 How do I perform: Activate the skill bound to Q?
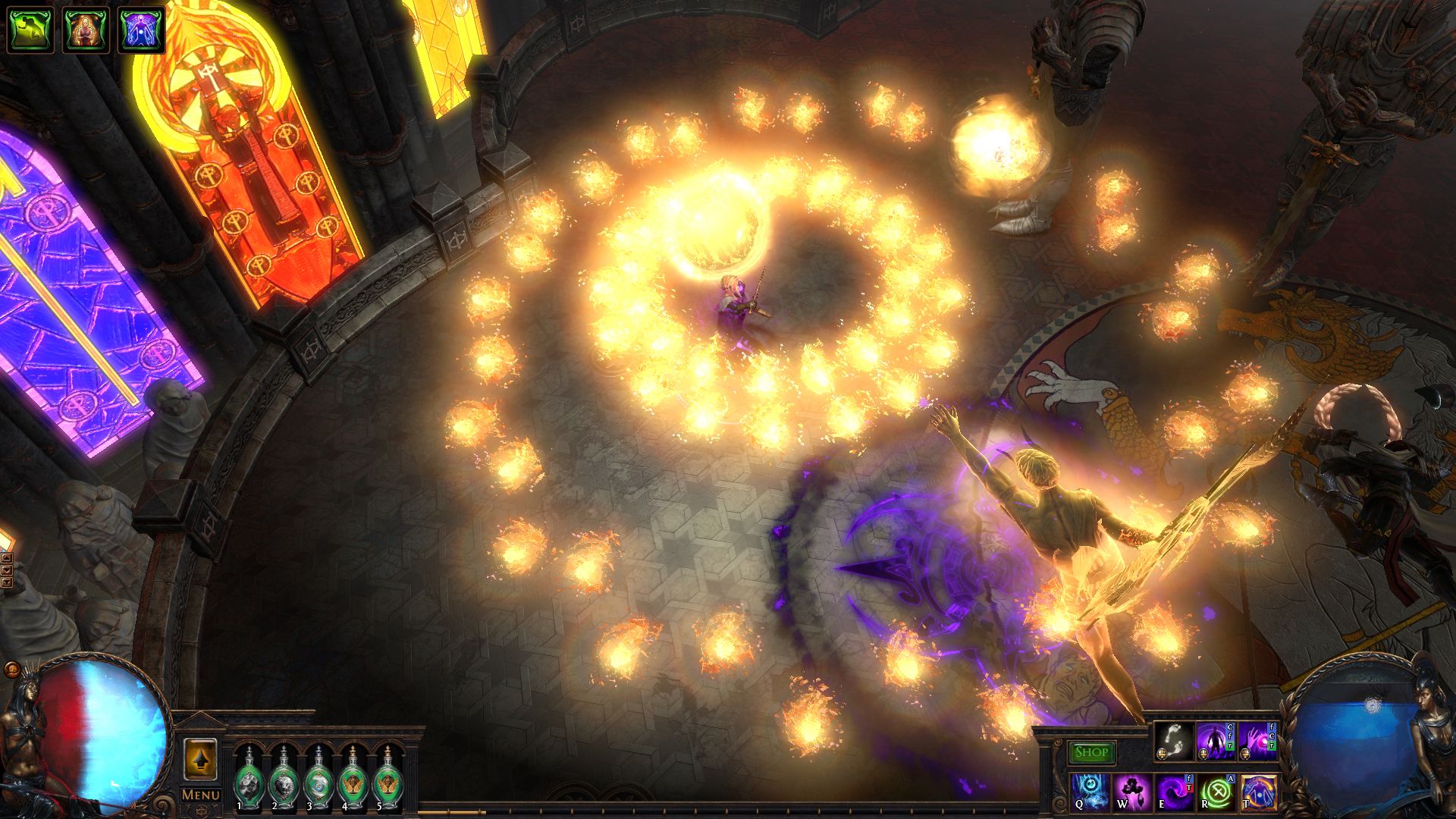[1091, 793]
